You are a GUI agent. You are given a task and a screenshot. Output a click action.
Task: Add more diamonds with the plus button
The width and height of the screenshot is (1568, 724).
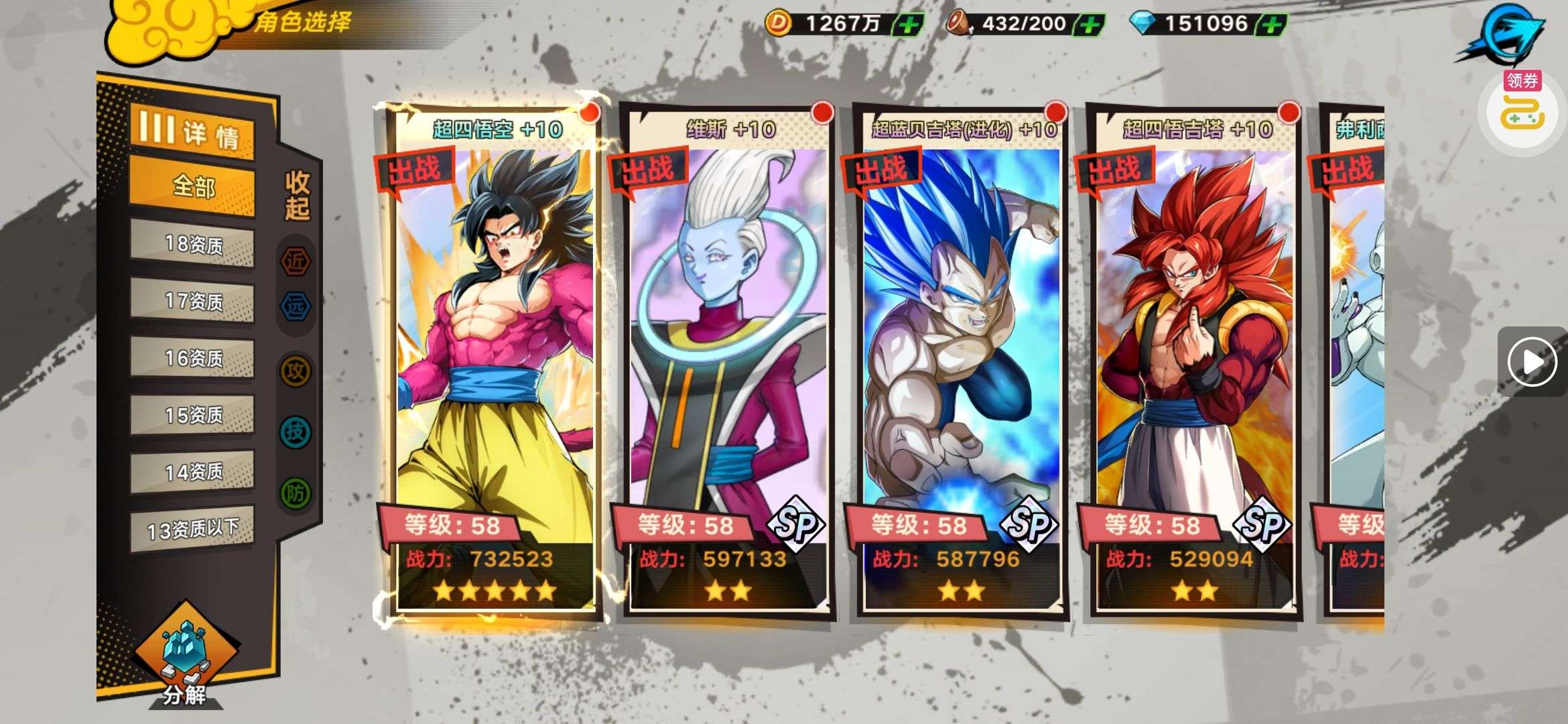[1272, 25]
